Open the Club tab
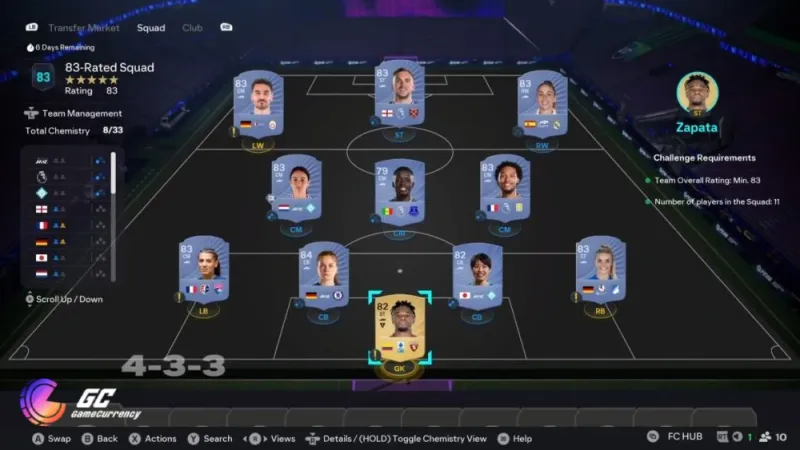 [192, 28]
